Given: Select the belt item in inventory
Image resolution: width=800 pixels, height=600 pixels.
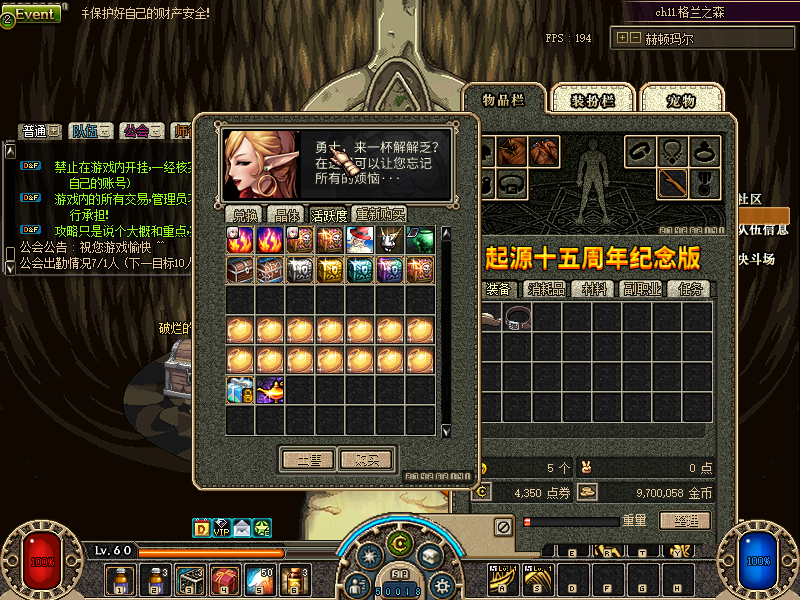Looking at the screenshot, I should click(x=518, y=318).
